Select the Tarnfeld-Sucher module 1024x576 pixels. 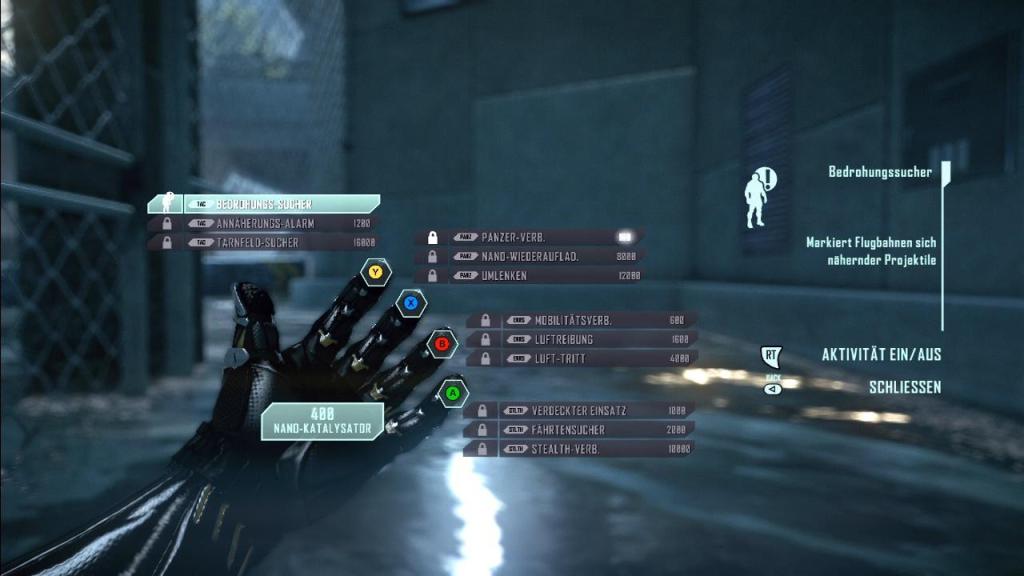[x=264, y=242]
